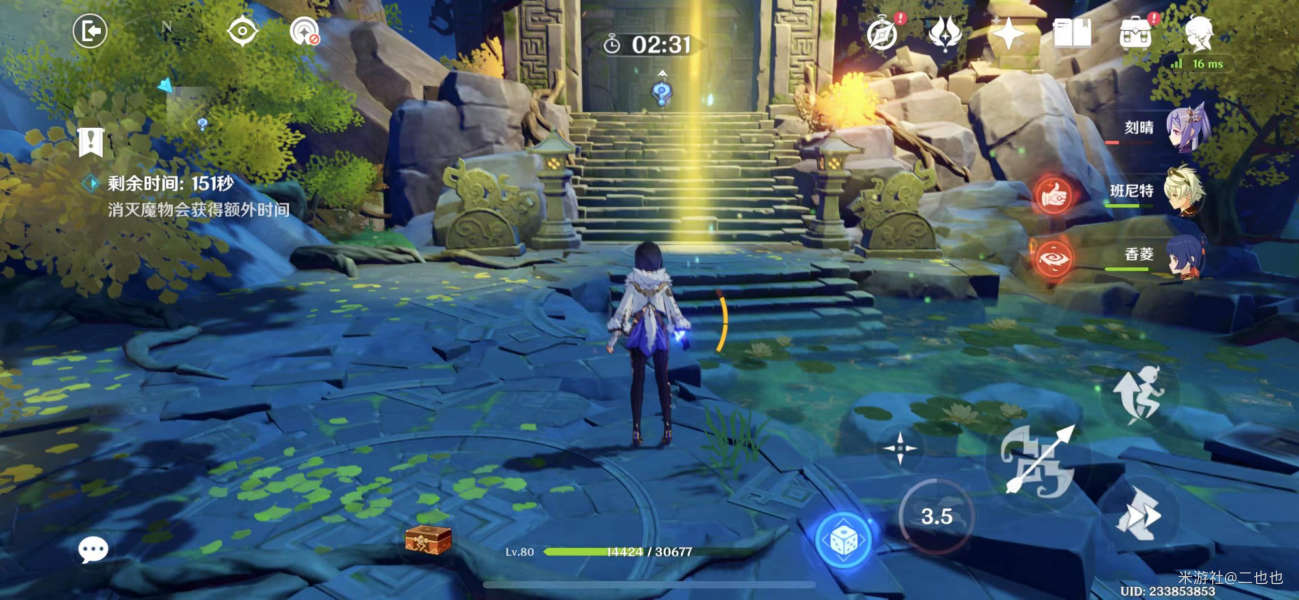Tap the treasure chest icon
This screenshot has height=600, width=1299.
click(428, 540)
